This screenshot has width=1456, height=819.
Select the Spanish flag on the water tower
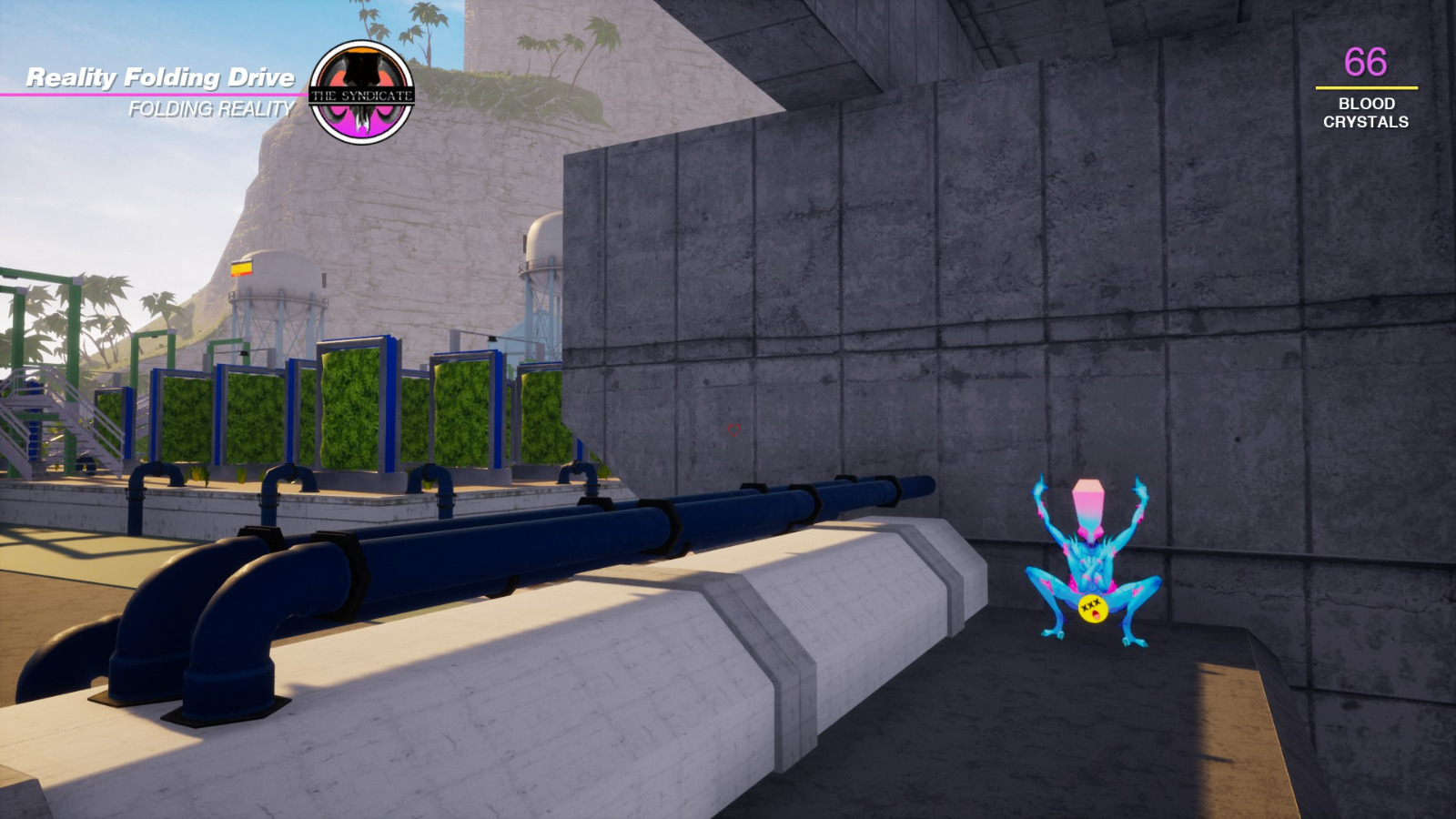tap(244, 269)
